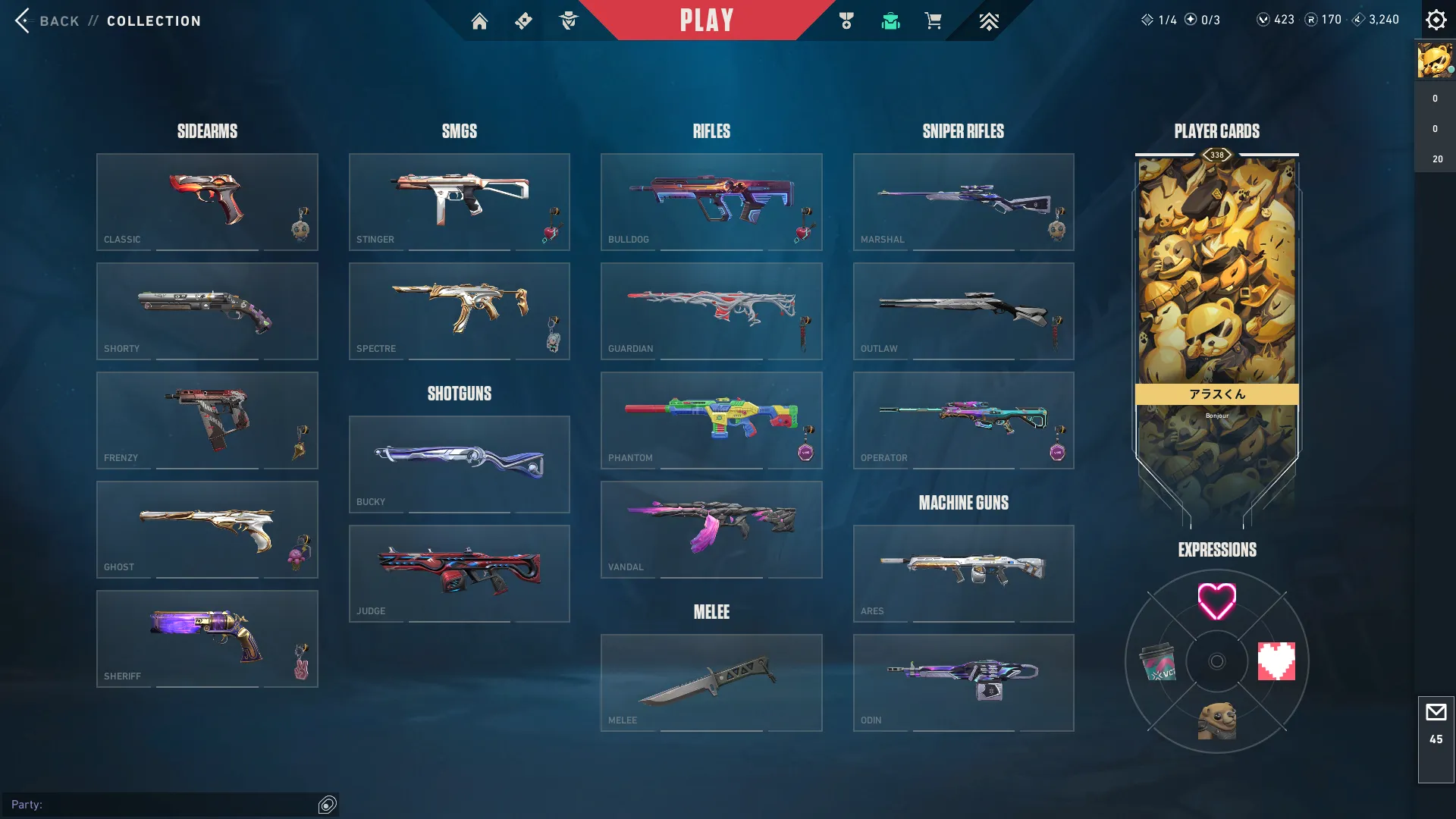
Task: Start matchmaking with the PLAY button
Action: 707,20
